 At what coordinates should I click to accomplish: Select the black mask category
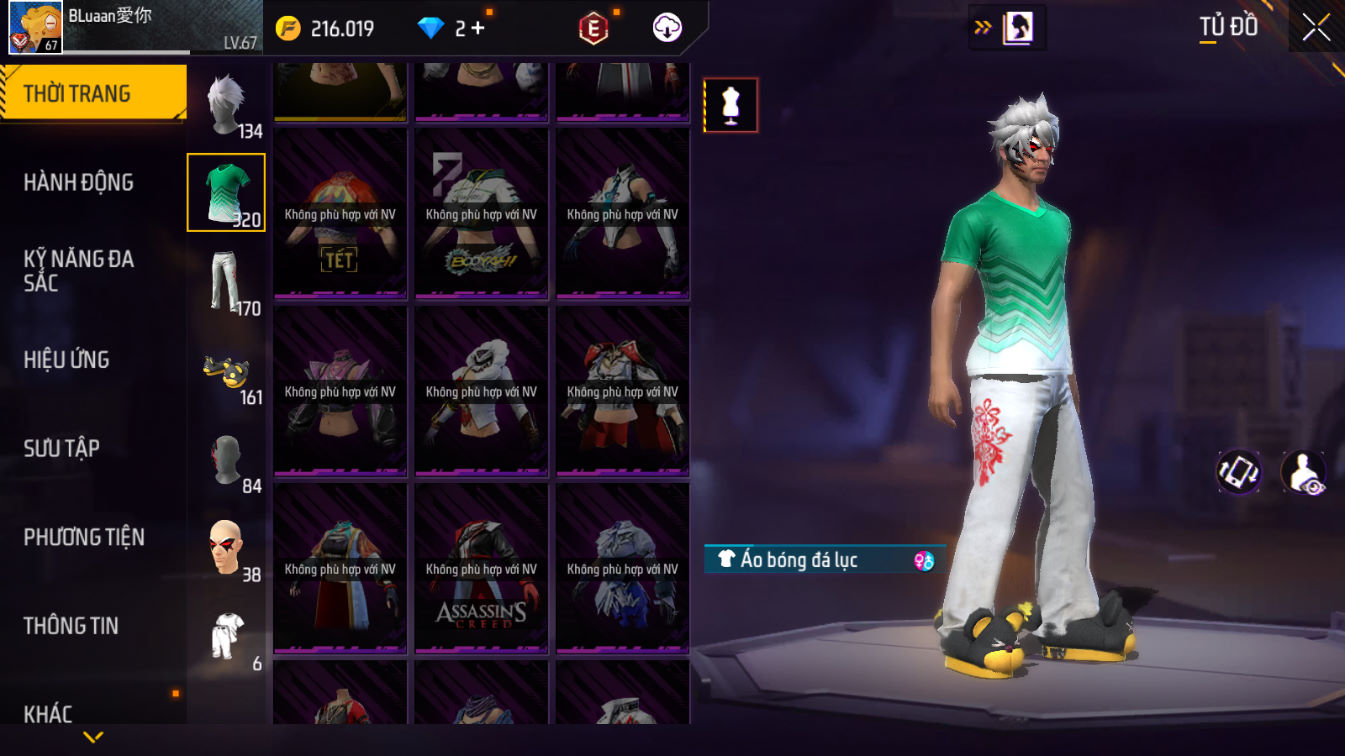click(227, 460)
